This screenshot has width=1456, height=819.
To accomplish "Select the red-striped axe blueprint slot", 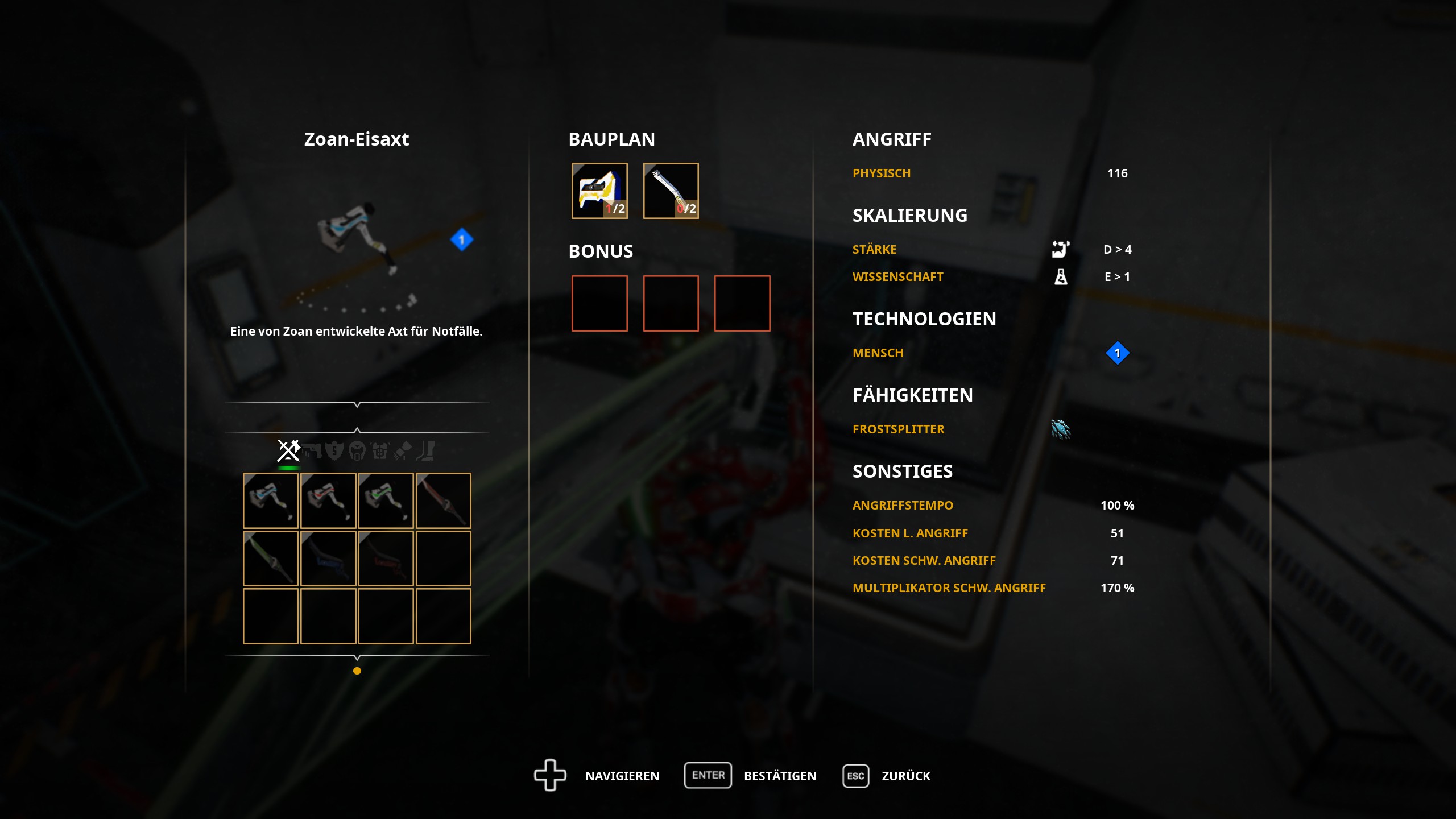I will [328, 500].
